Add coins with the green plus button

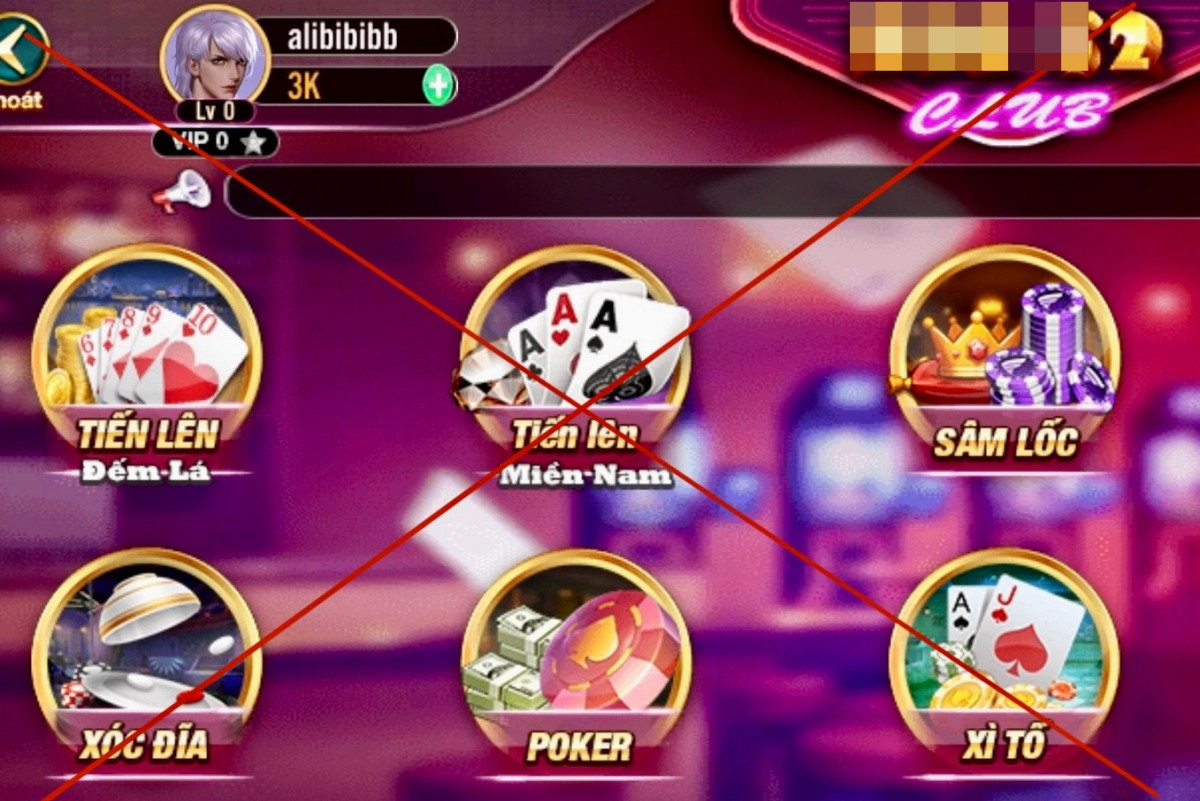(x=438, y=85)
